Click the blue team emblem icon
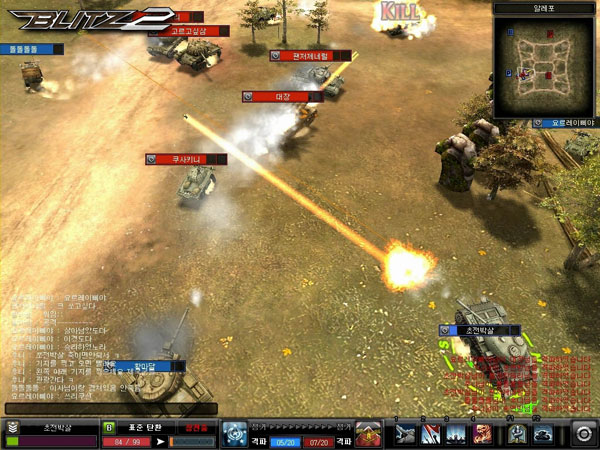 235,433
